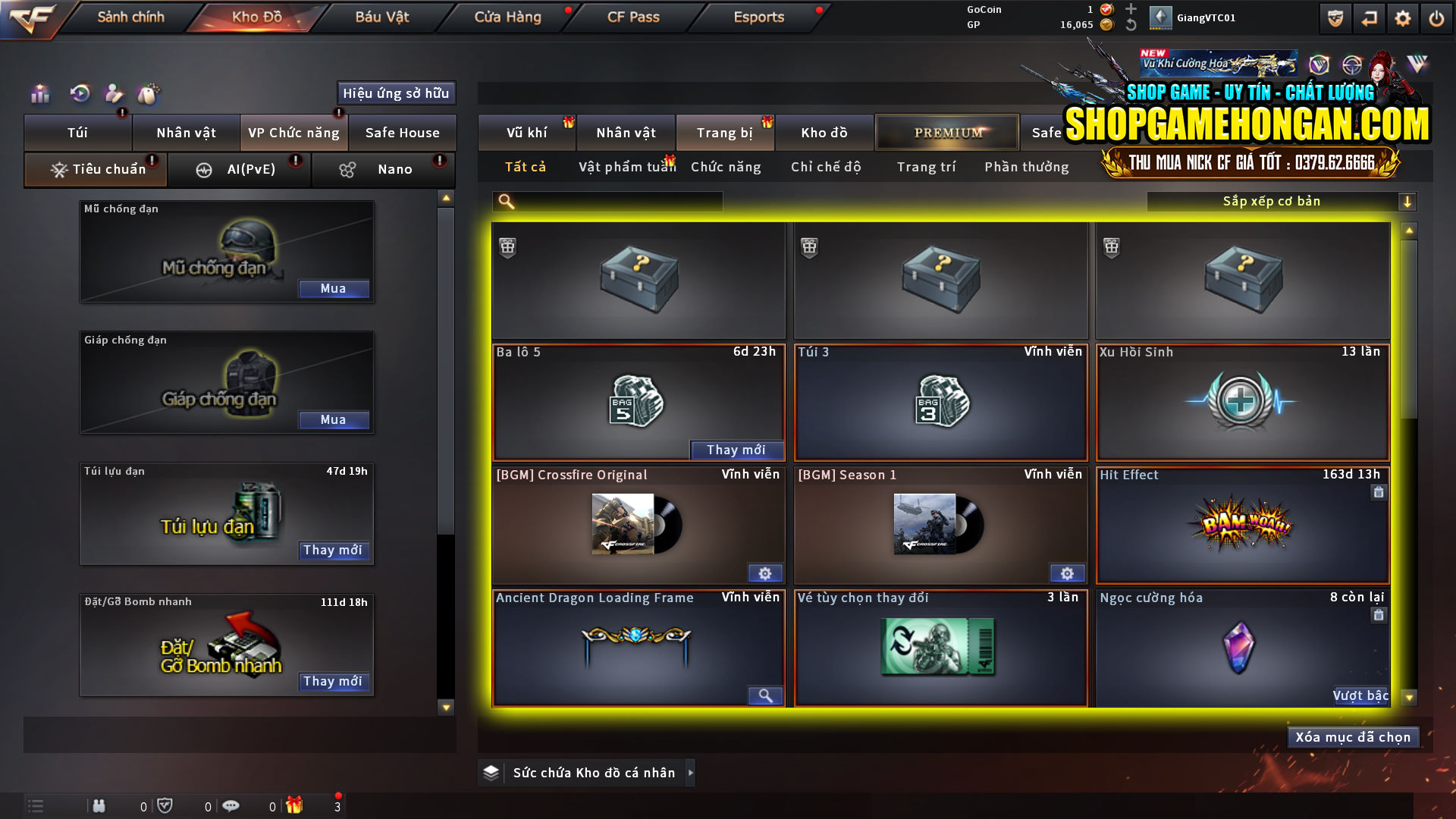Image resolution: width=1456 pixels, height=819 pixels.
Task: Open the Sắp xếp cơ bản sort dropdown
Action: coord(1272,201)
